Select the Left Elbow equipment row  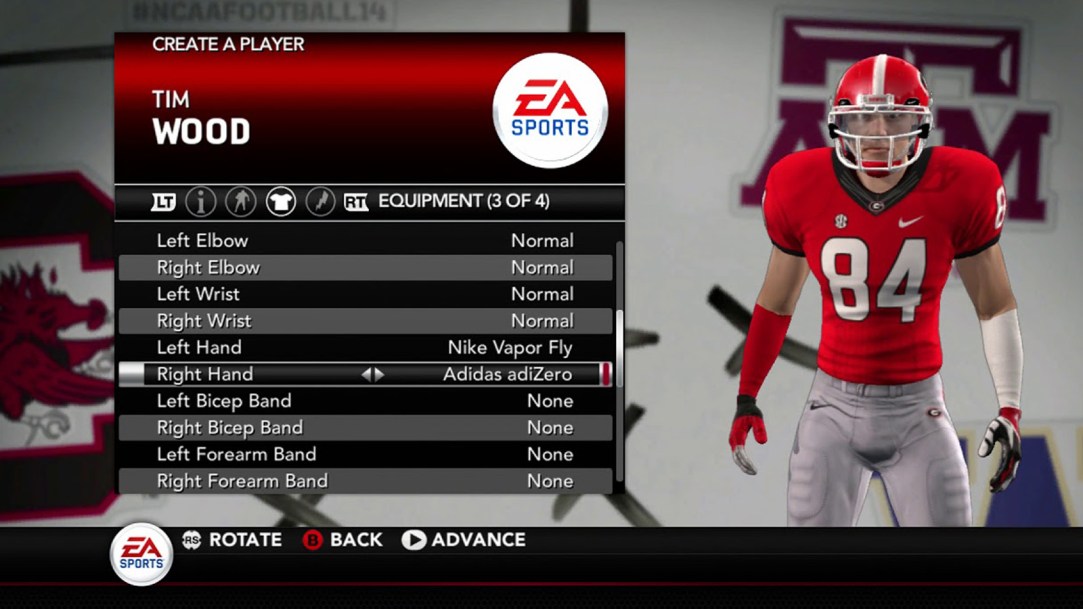point(365,241)
